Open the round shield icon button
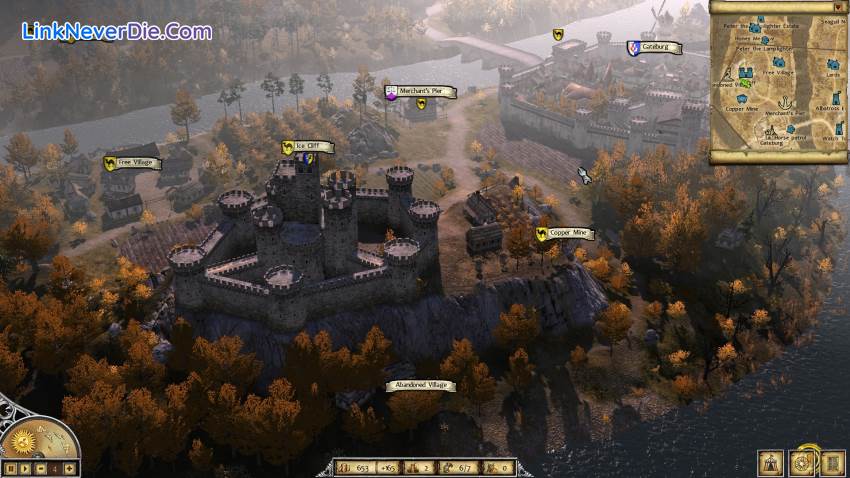The height and width of the screenshot is (478, 850). 802,462
